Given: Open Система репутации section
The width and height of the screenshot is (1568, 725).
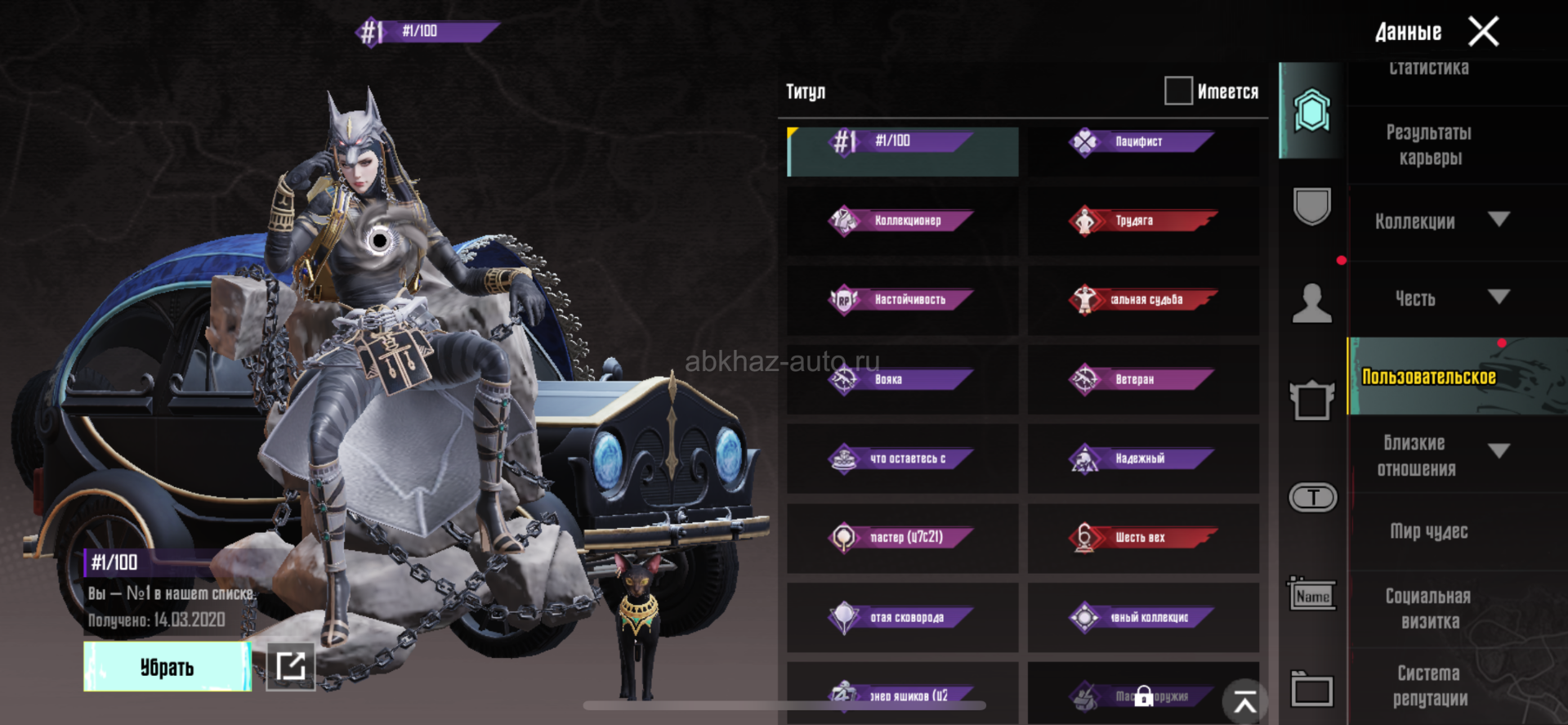Looking at the screenshot, I should 1429,686.
